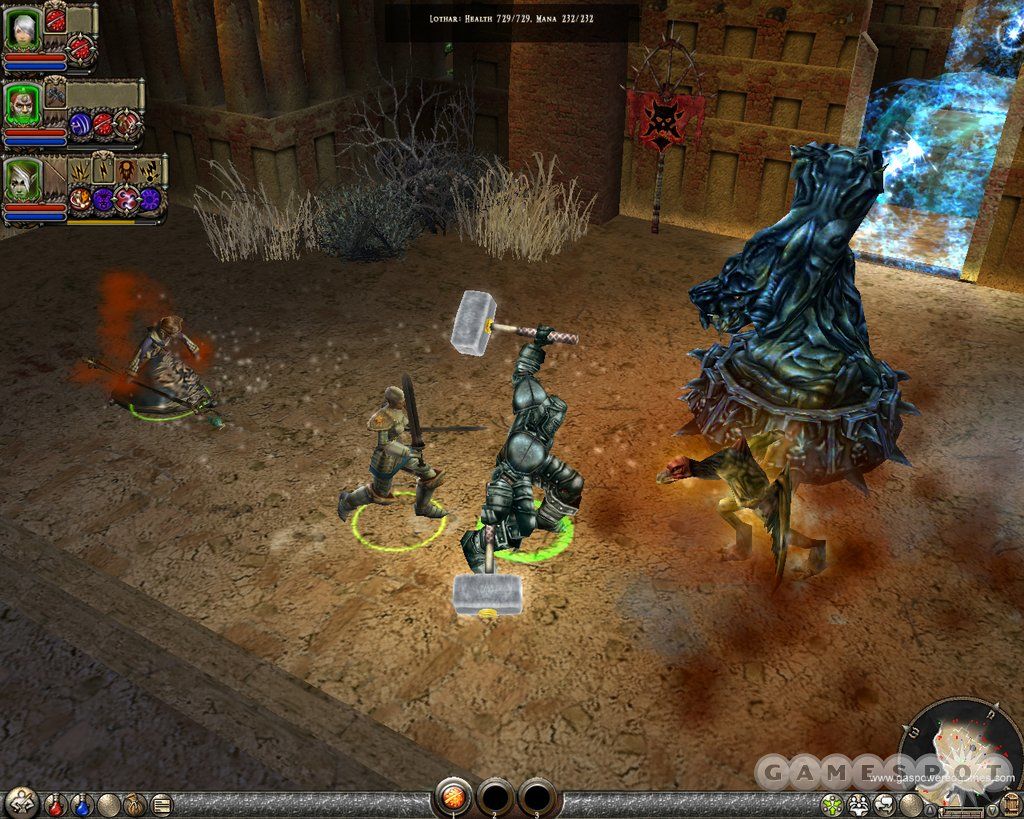Viewport: 1024px width, 819px height.
Task: Open the party members button
Action: click(x=858, y=804)
